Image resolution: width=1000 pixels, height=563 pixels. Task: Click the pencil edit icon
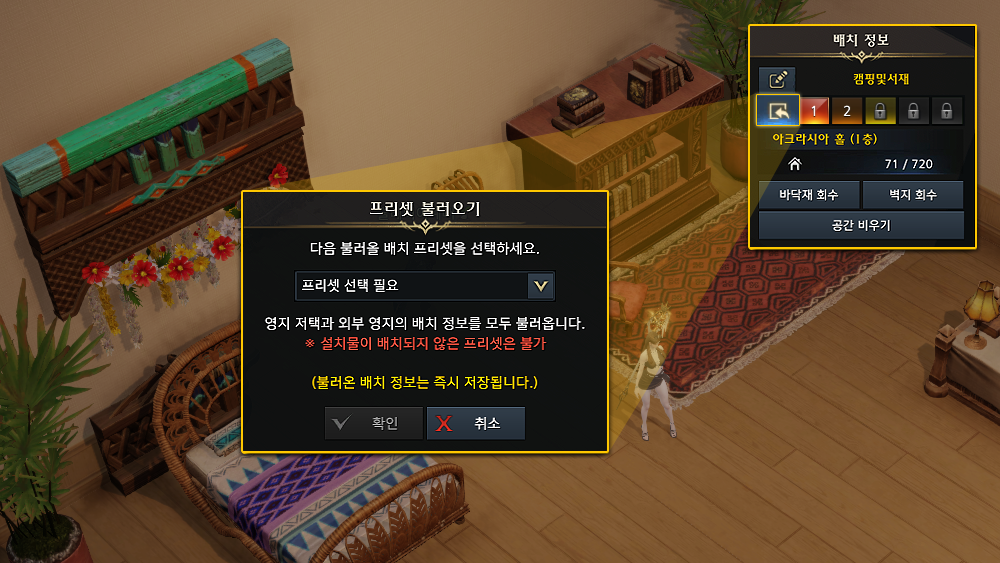point(777,79)
